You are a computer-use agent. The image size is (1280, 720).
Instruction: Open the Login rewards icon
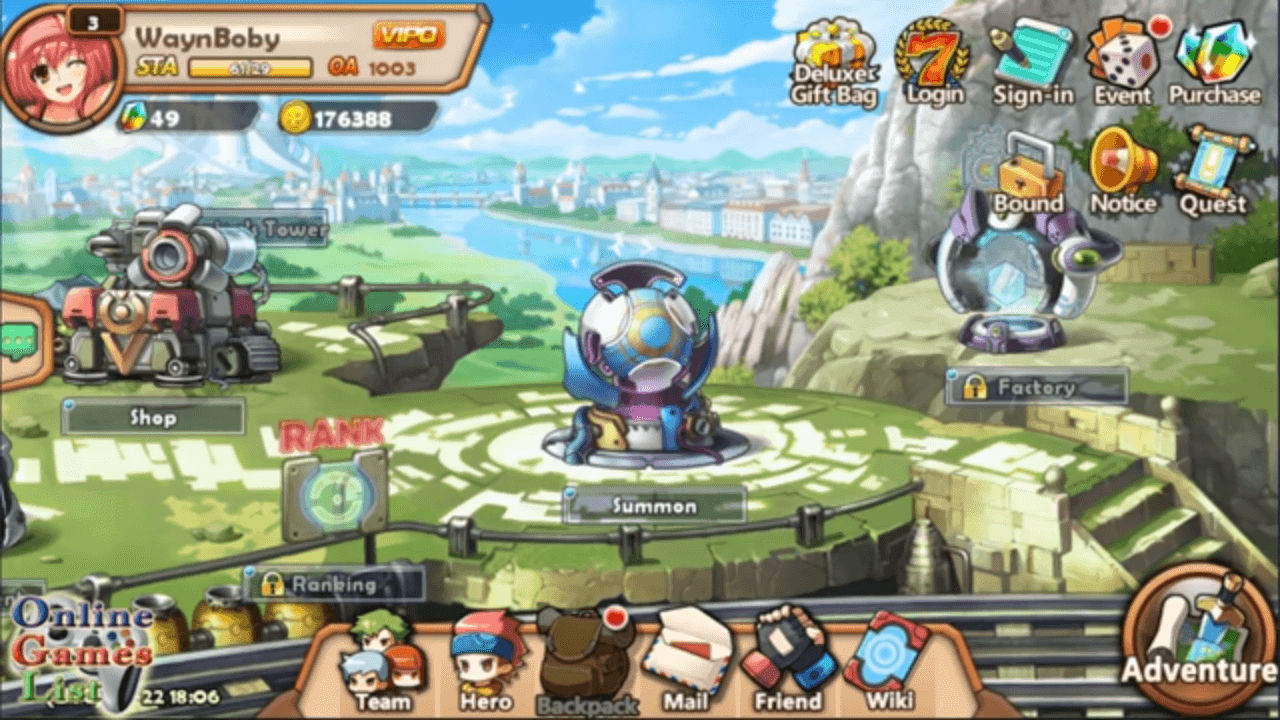click(x=933, y=62)
